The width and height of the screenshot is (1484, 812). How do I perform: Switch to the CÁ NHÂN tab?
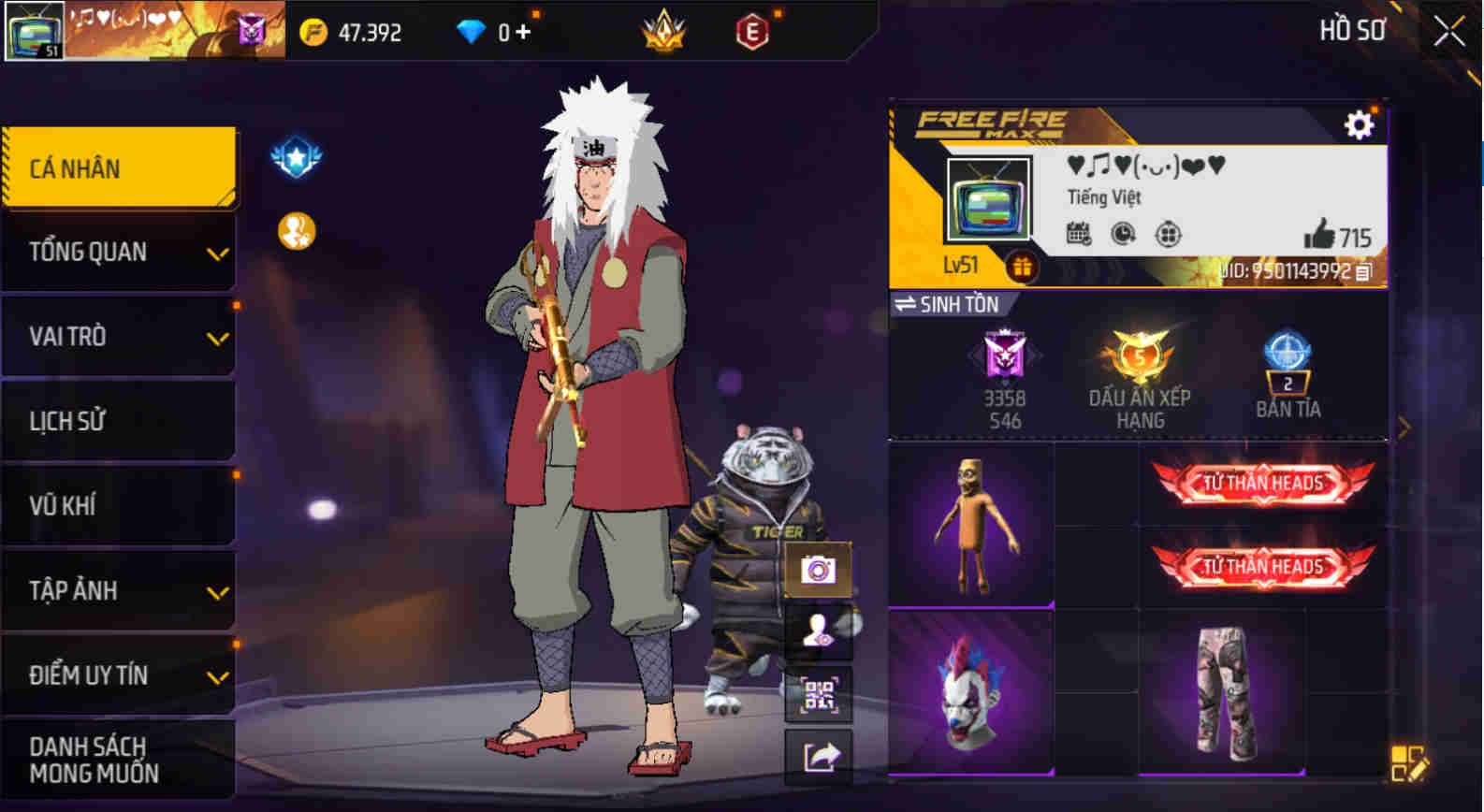pyautogui.click(x=119, y=167)
